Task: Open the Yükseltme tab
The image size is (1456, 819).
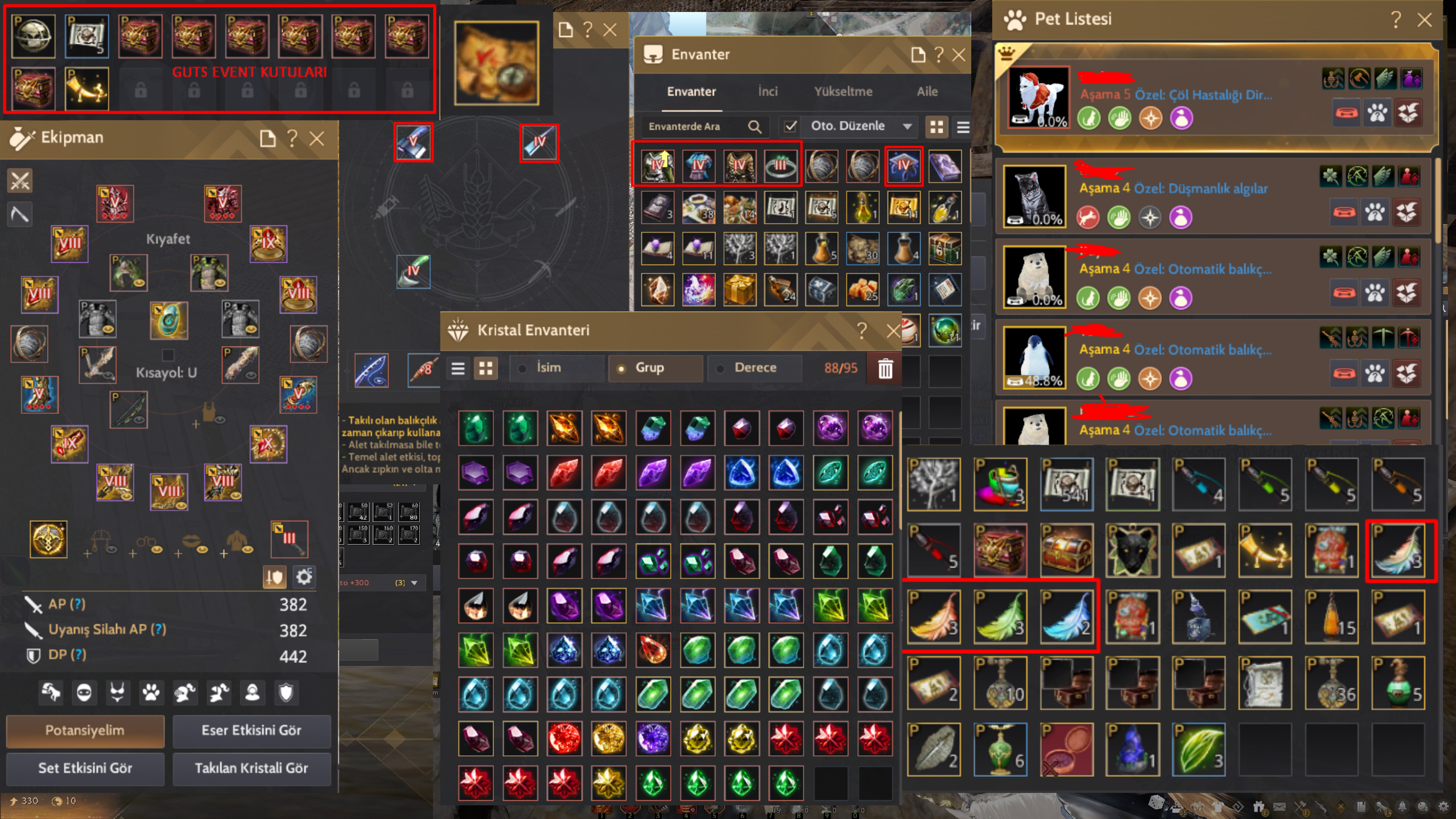Action: pos(843,92)
